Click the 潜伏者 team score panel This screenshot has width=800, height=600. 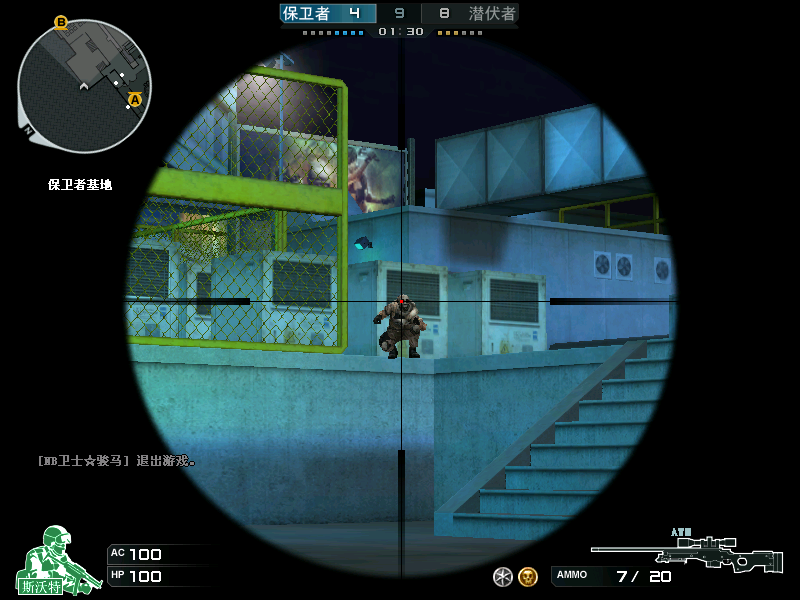[x=471, y=13]
